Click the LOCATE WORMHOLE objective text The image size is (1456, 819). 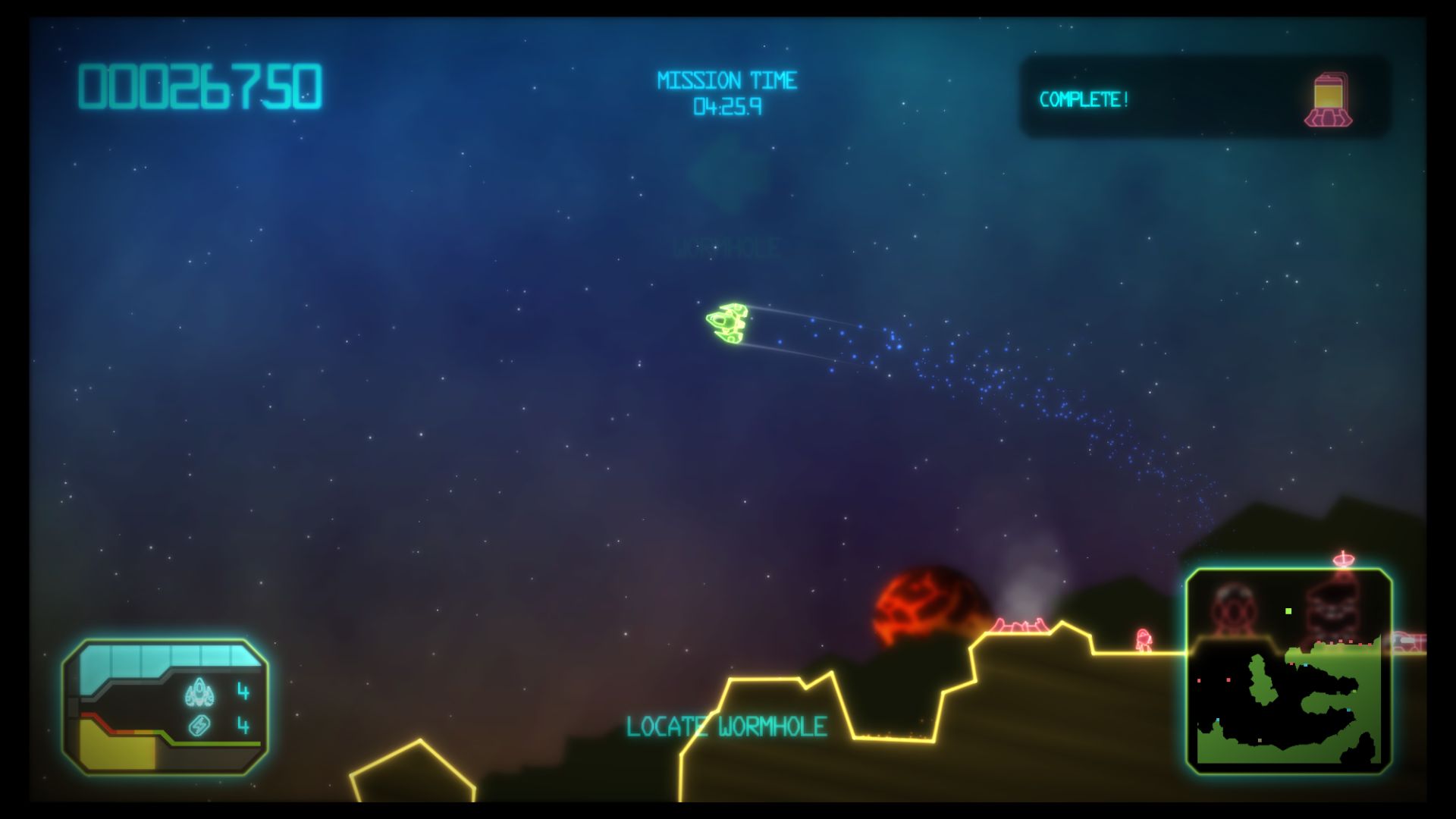(x=724, y=726)
